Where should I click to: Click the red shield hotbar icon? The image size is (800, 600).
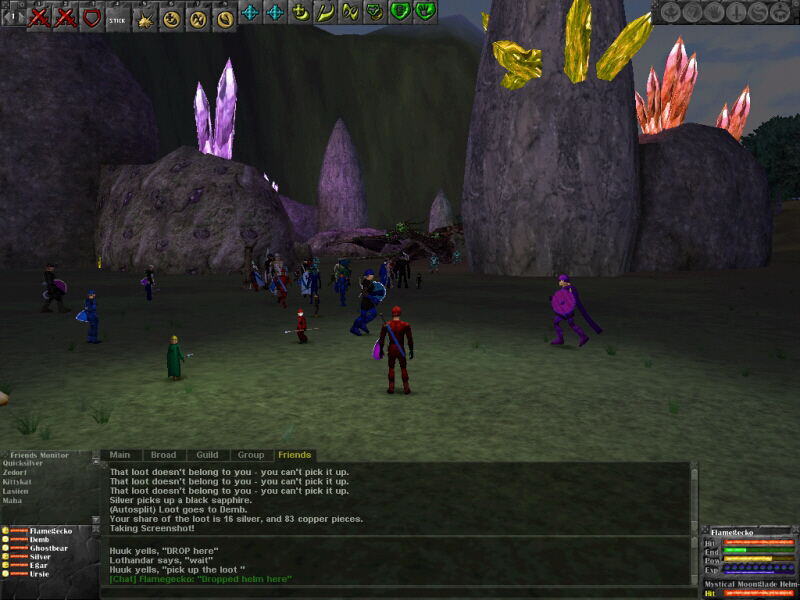point(92,15)
